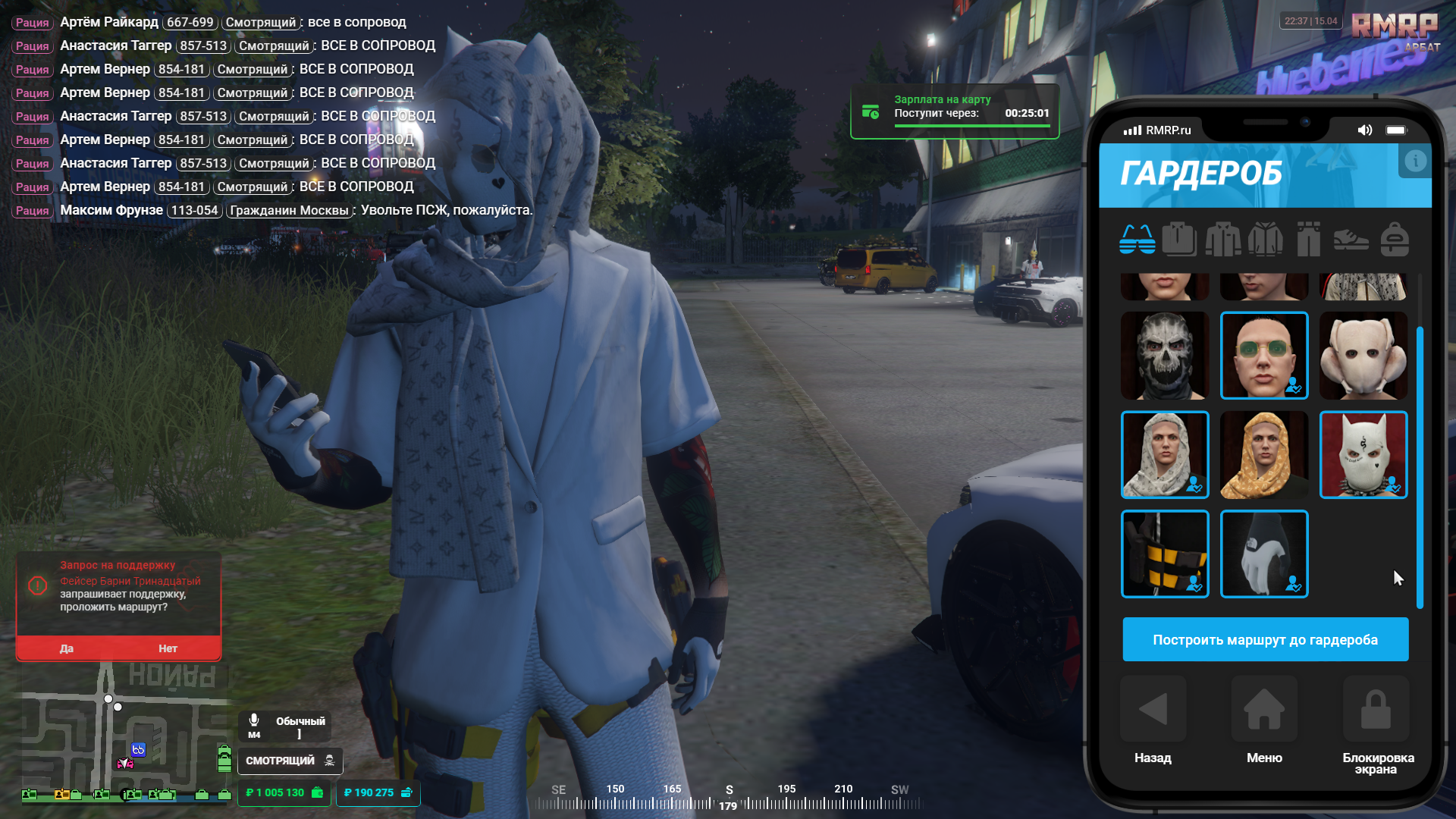Select the white patterned headscarf item
1456x819 pixels.
[x=1165, y=455]
